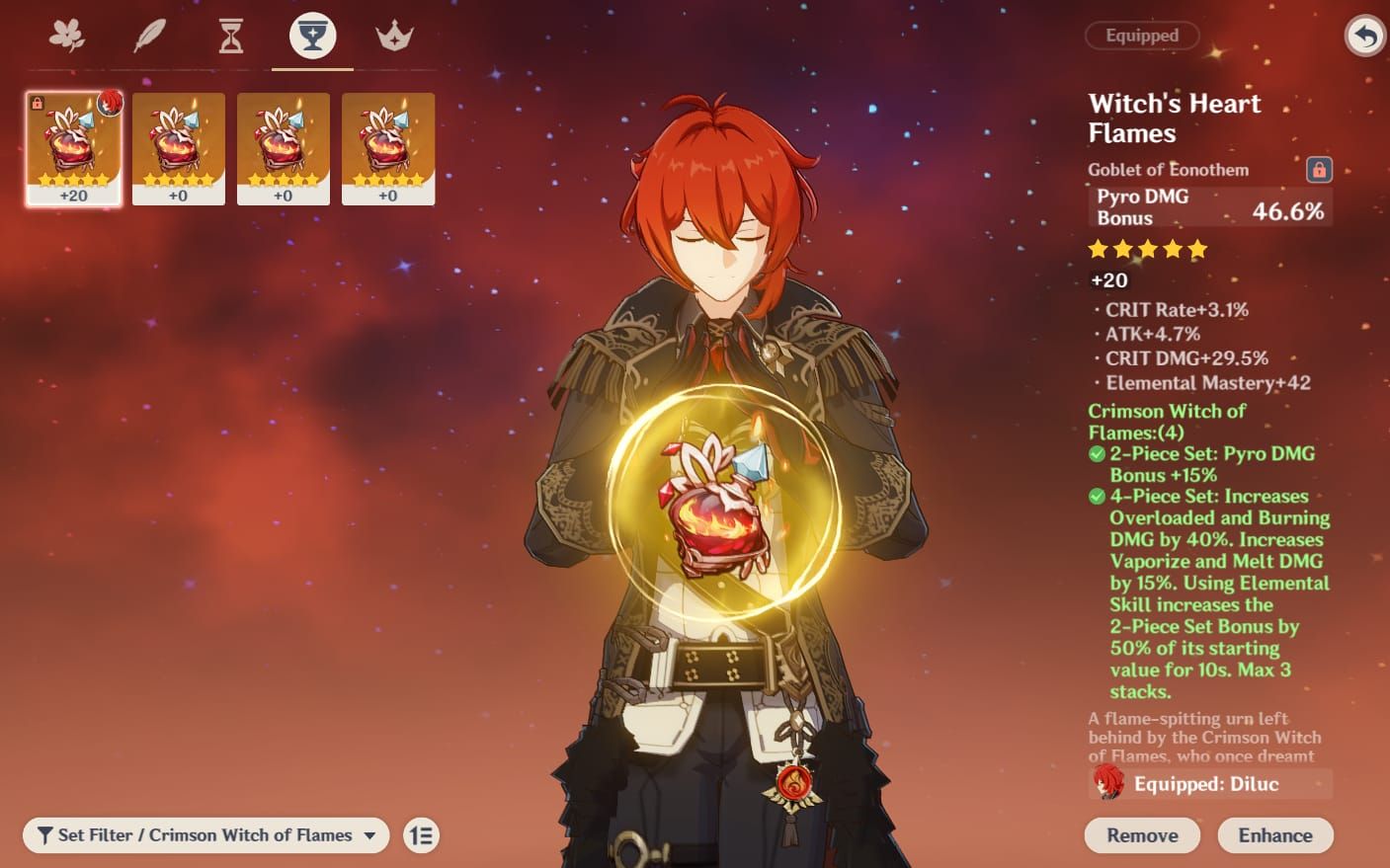The image size is (1390, 868).
Task: Toggle the artifact sort order button
Action: [x=422, y=835]
